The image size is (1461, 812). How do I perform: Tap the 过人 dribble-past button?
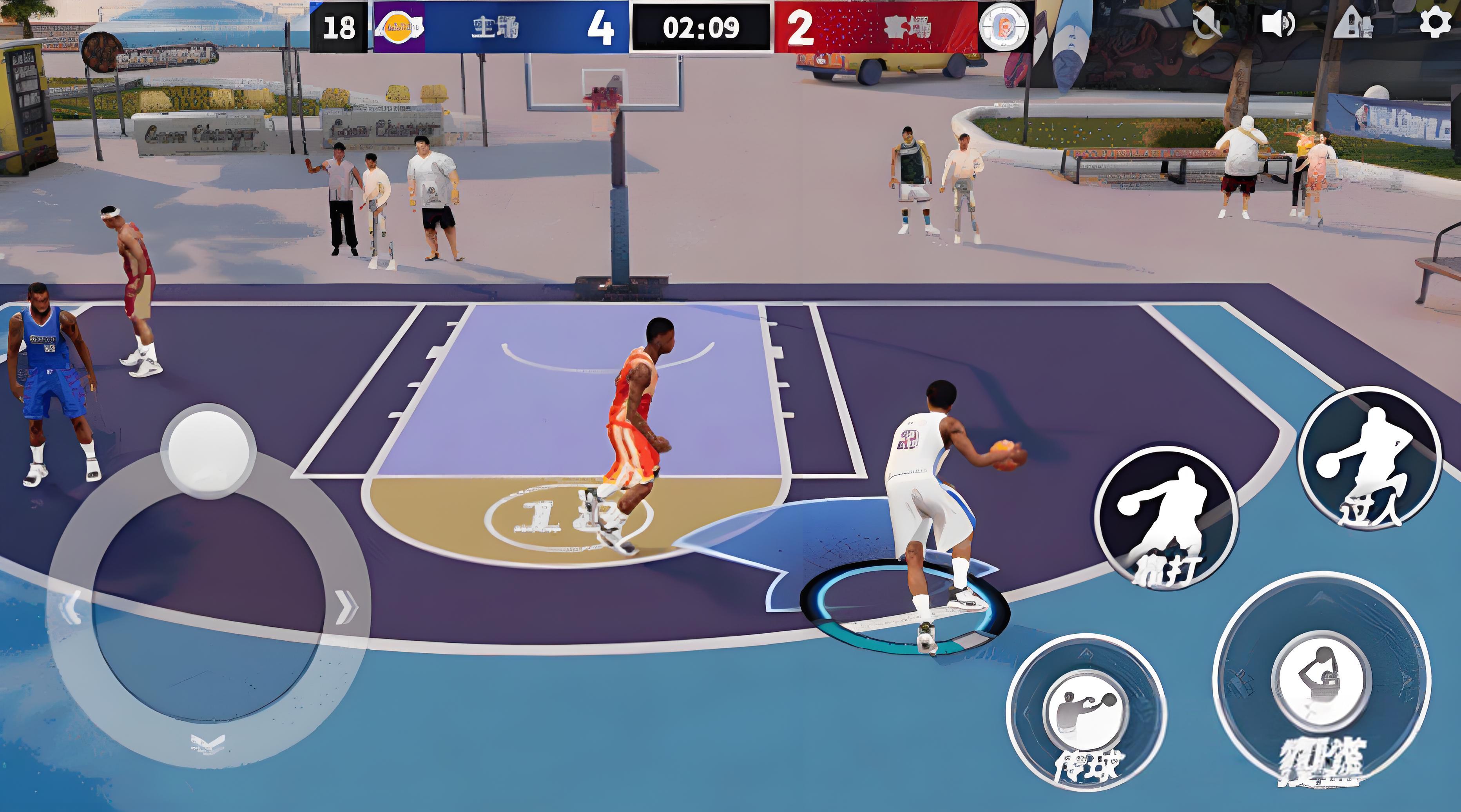click(1369, 458)
